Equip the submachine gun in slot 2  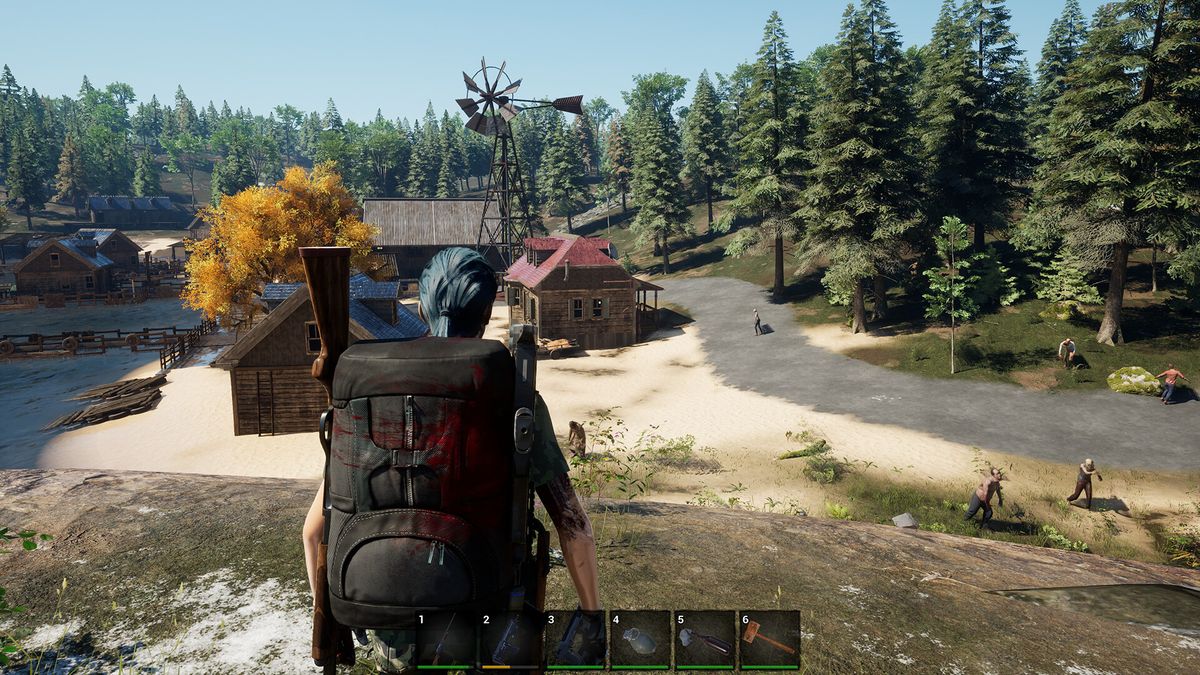coord(510,640)
